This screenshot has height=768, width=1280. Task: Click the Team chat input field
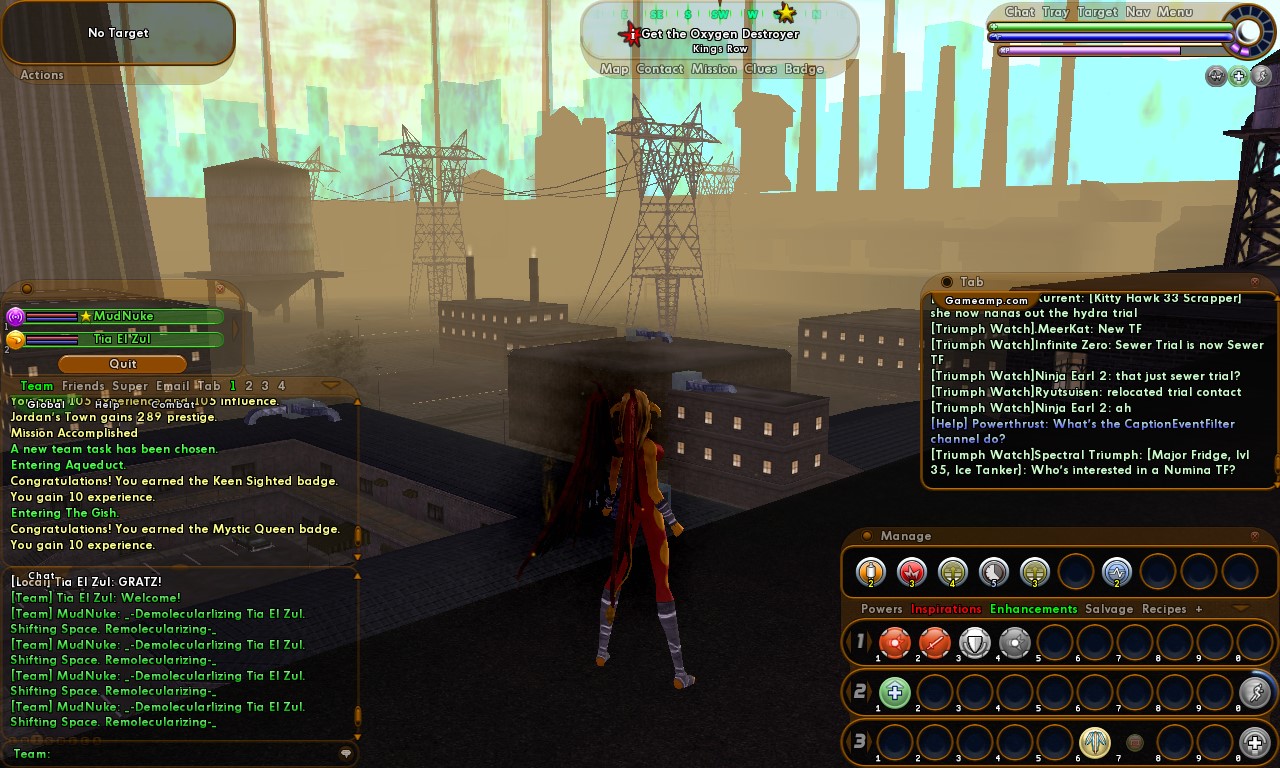pyautogui.click(x=190, y=754)
